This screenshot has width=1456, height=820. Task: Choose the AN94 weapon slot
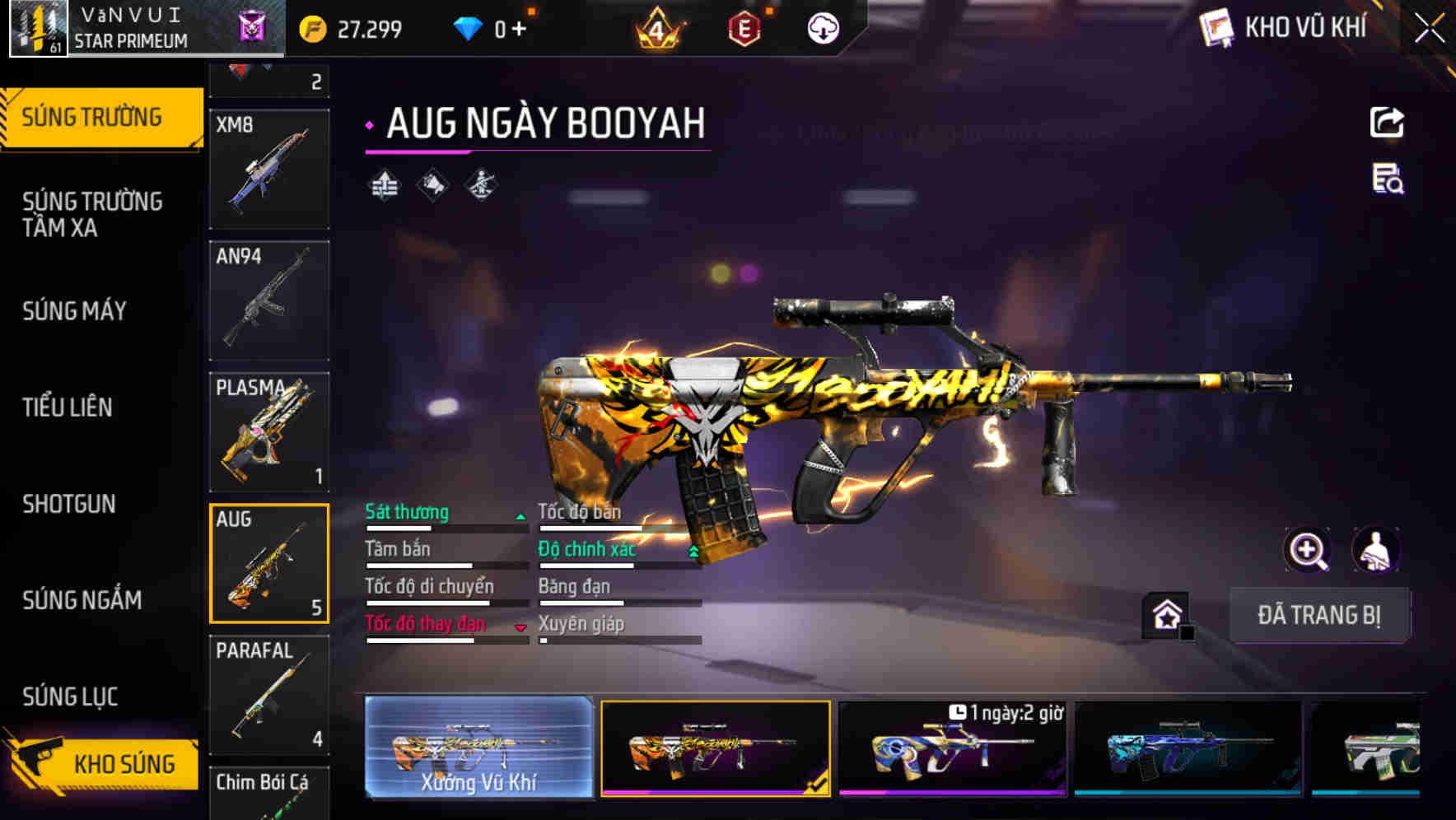[x=269, y=301]
